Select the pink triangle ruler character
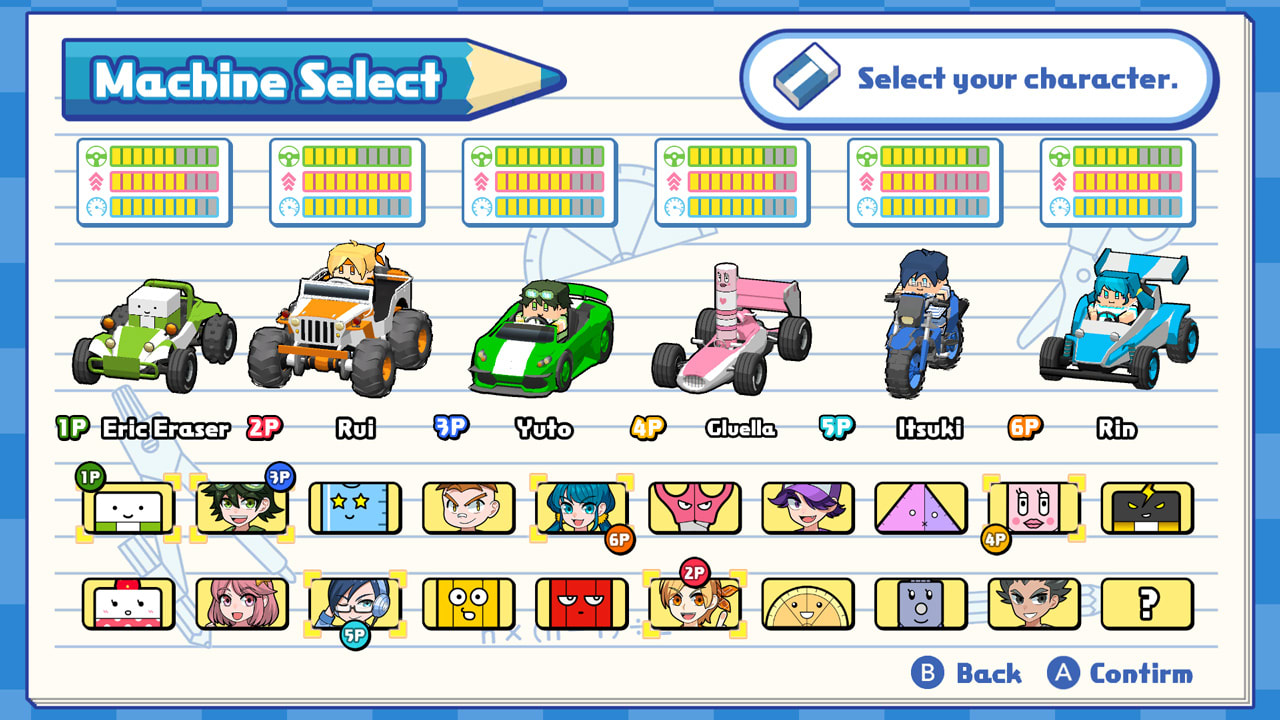Image resolution: width=1280 pixels, height=720 pixels. coord(921,508)
